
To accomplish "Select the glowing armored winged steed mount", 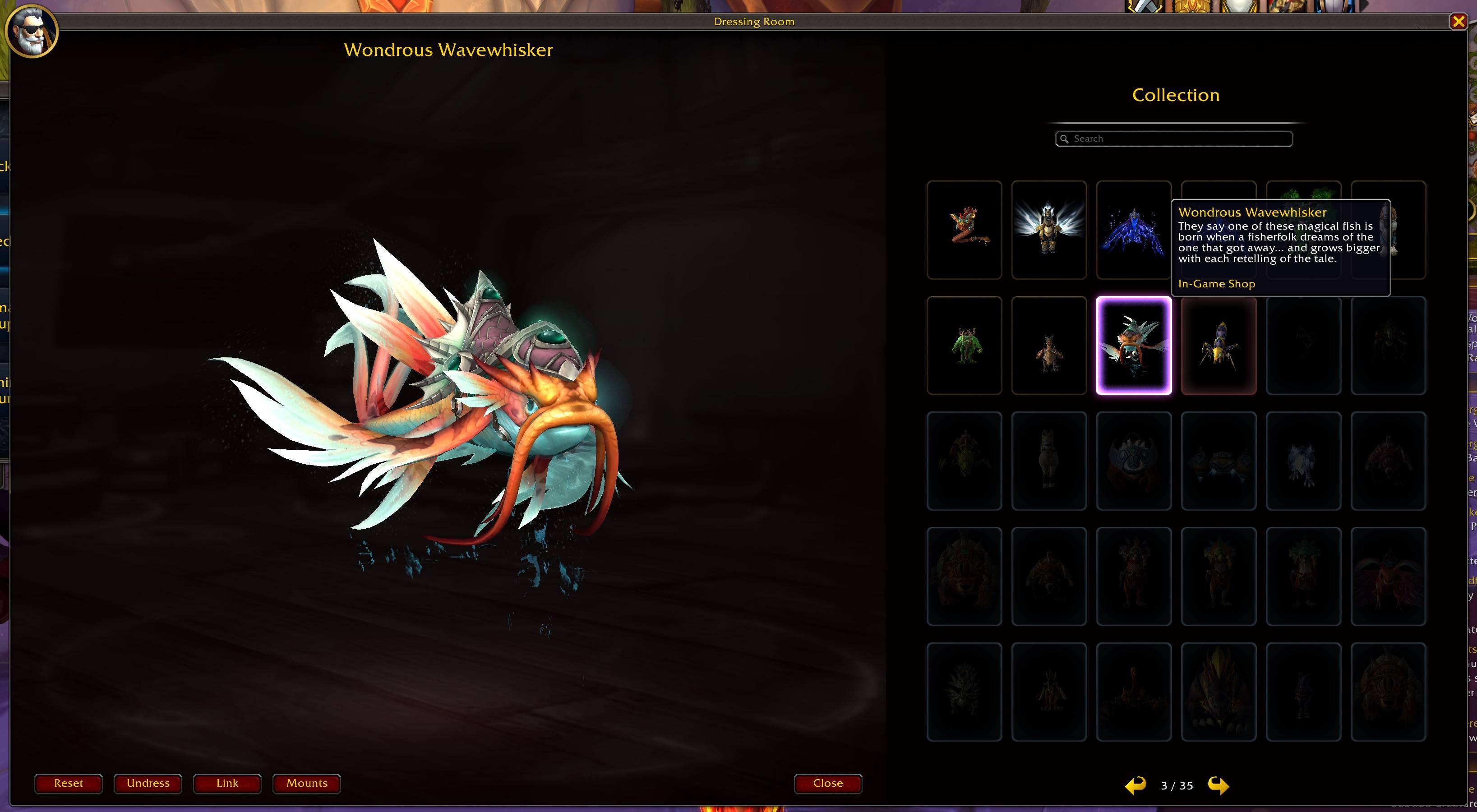I will (1049, 230).
